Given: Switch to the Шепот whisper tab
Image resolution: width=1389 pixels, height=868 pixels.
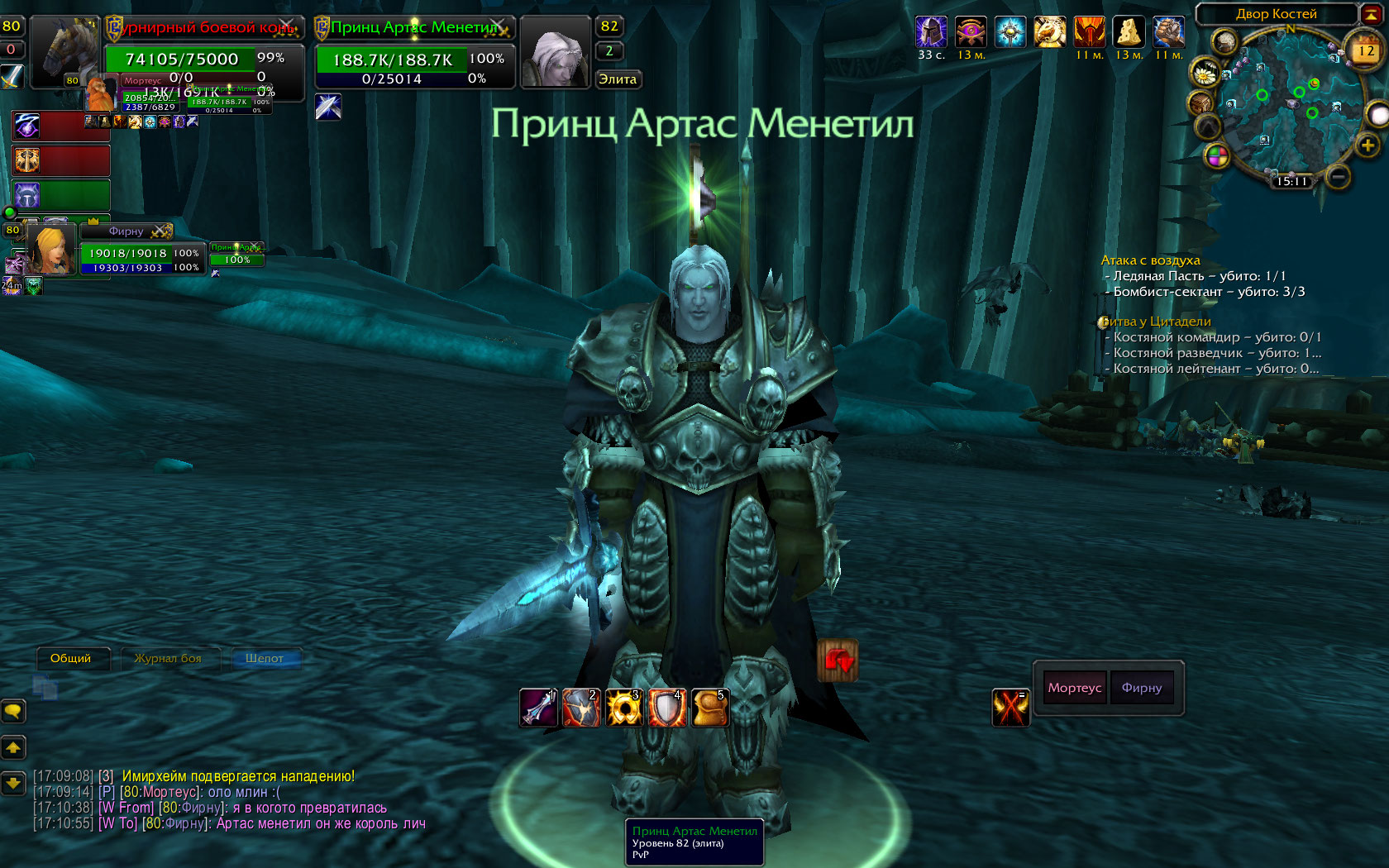Looking at the screenshot, I should coord(265,659).
